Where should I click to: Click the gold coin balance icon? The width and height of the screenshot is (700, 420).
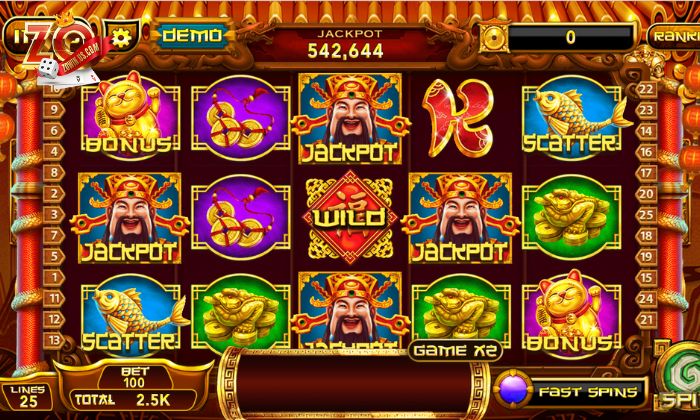pyautogui.click(x=493, y=37)
